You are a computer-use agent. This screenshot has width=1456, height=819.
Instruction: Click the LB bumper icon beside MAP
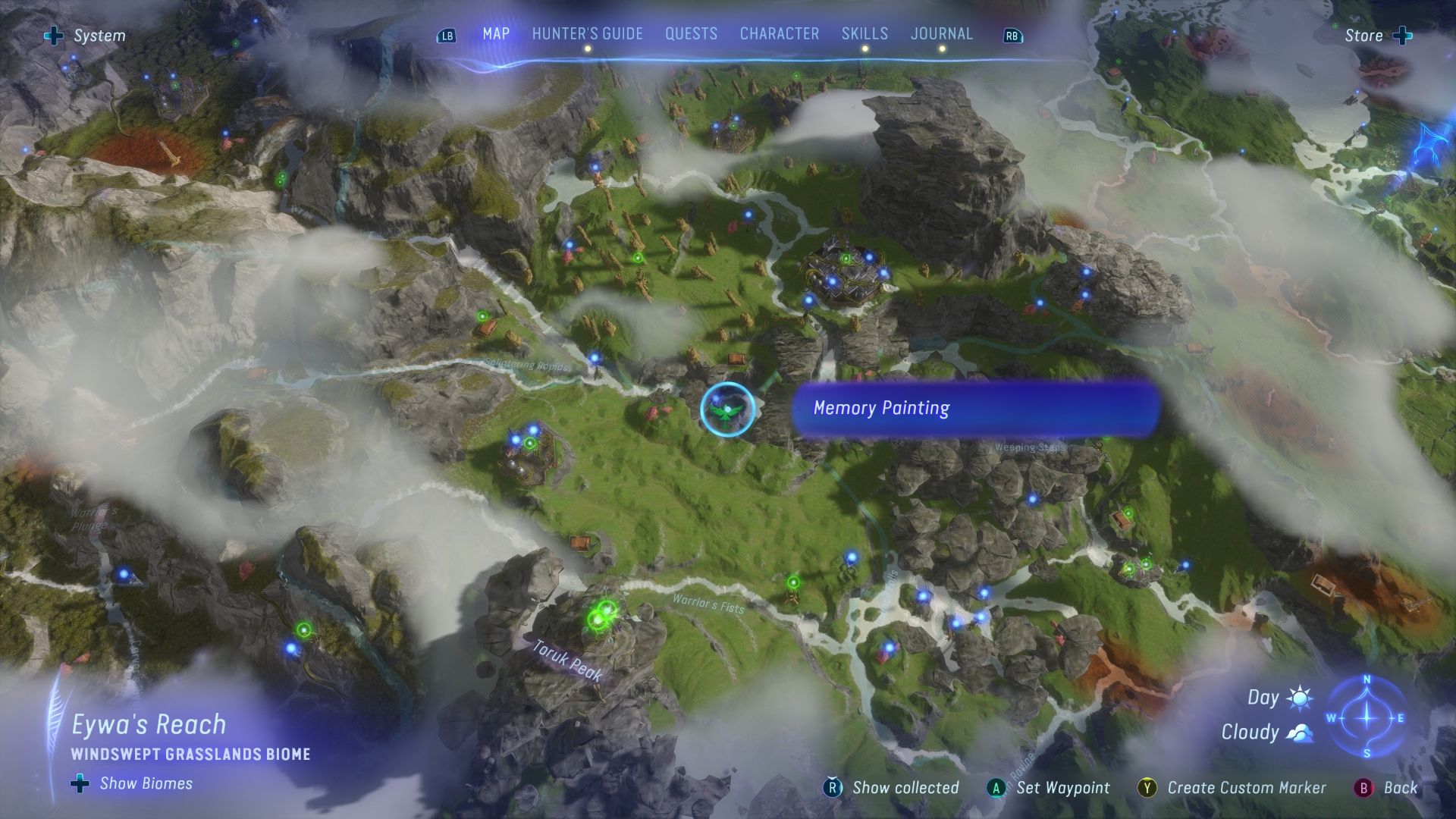tap(447, 34)
